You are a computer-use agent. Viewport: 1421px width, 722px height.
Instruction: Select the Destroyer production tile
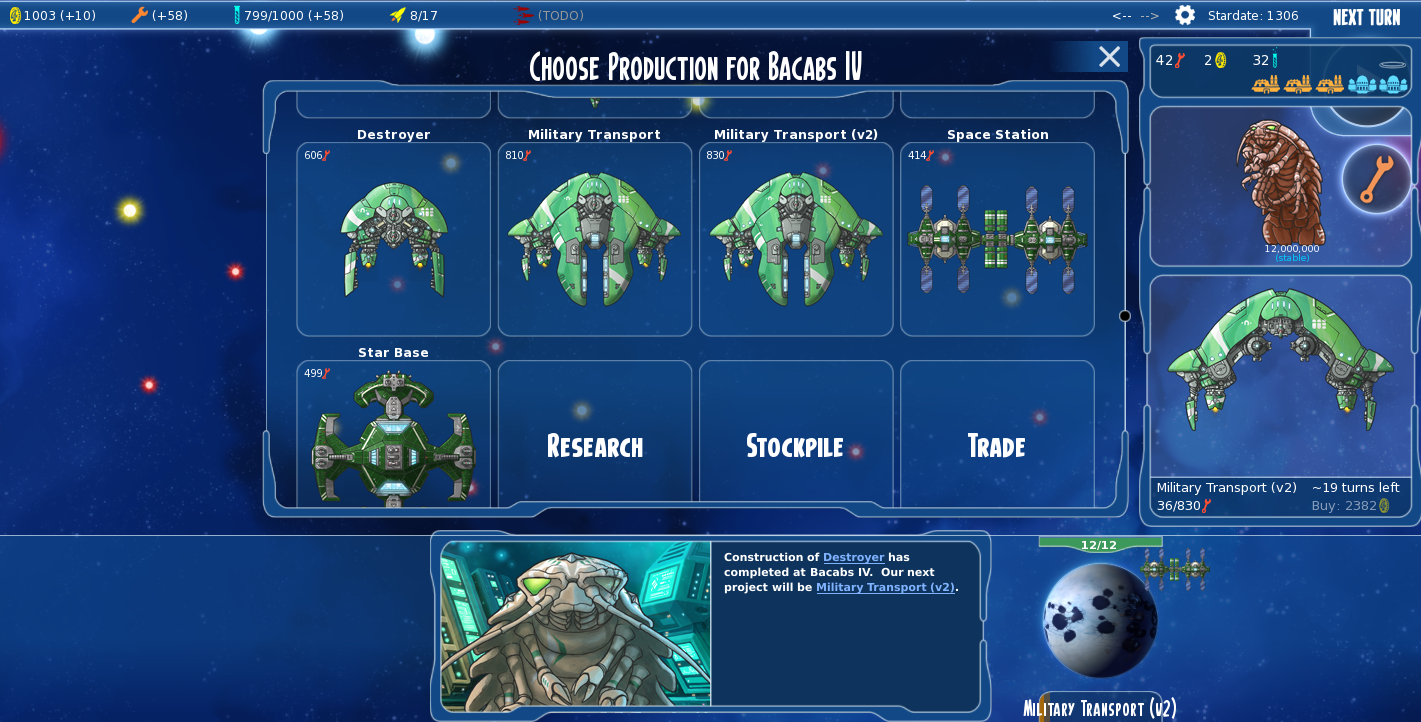(x=394, y=240)
